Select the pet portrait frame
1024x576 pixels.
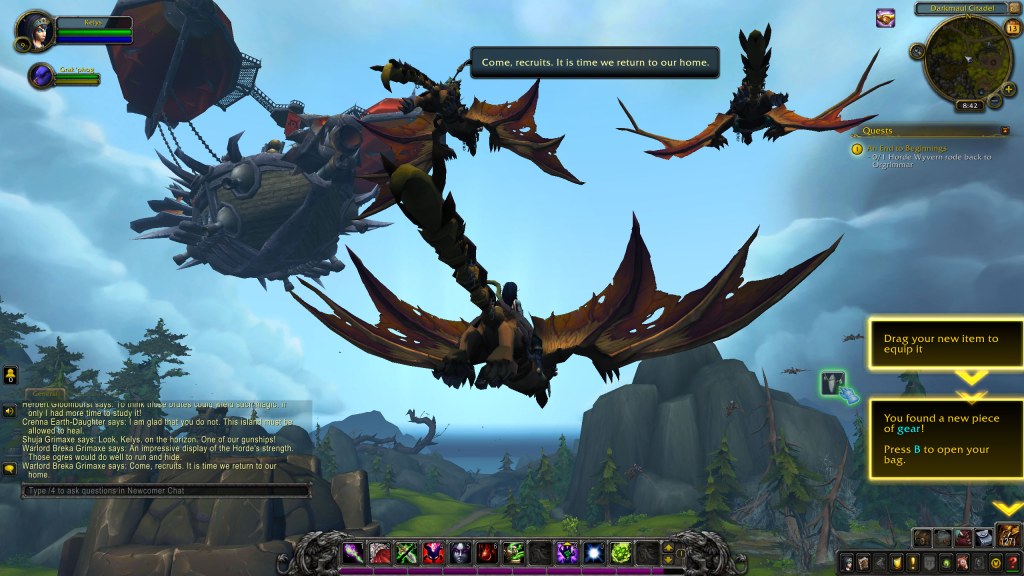pyautogui.click(x=42, y=76)
